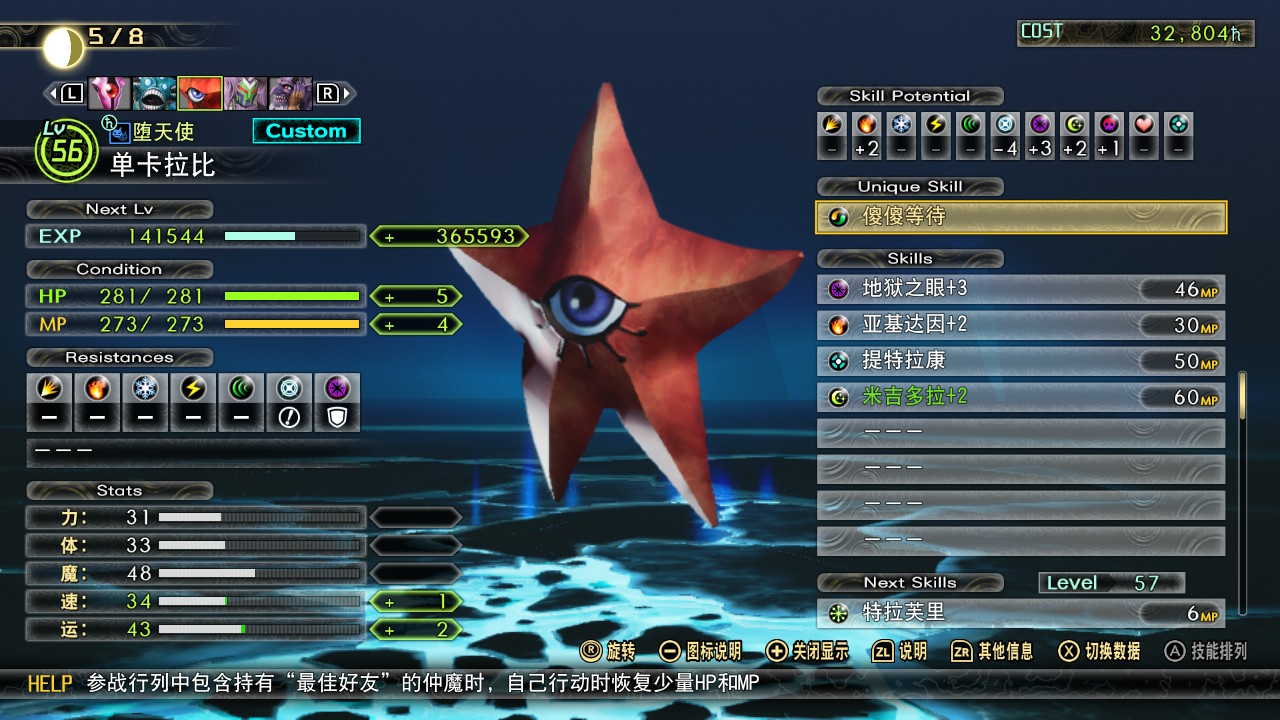Viewport: 1280px width, 720px height.
Task: Select the next skill 特拉芙里
Action: pos(1021,613)
